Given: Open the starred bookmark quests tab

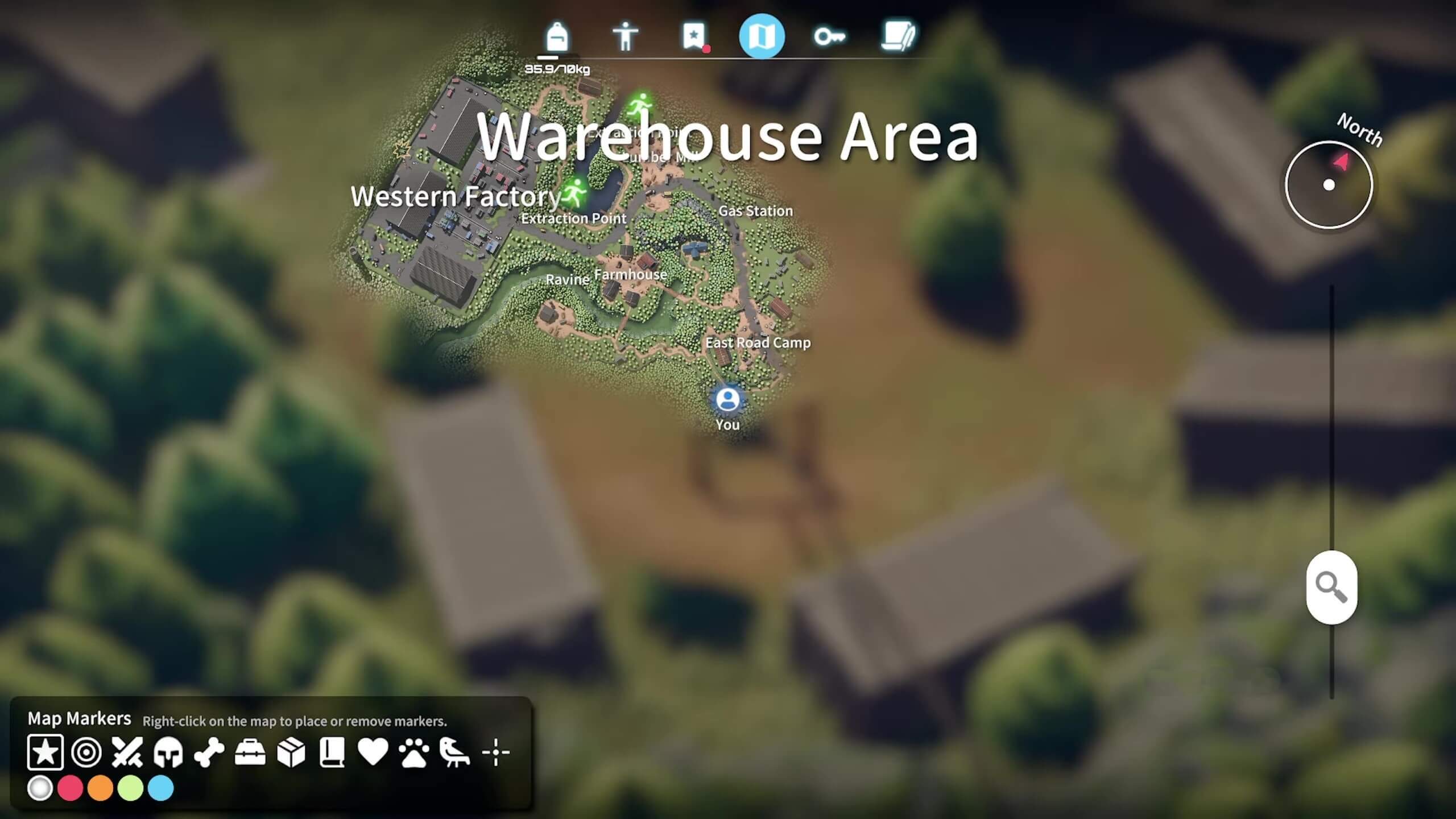Looking at the screenshot, I should (x=693, y=37).
